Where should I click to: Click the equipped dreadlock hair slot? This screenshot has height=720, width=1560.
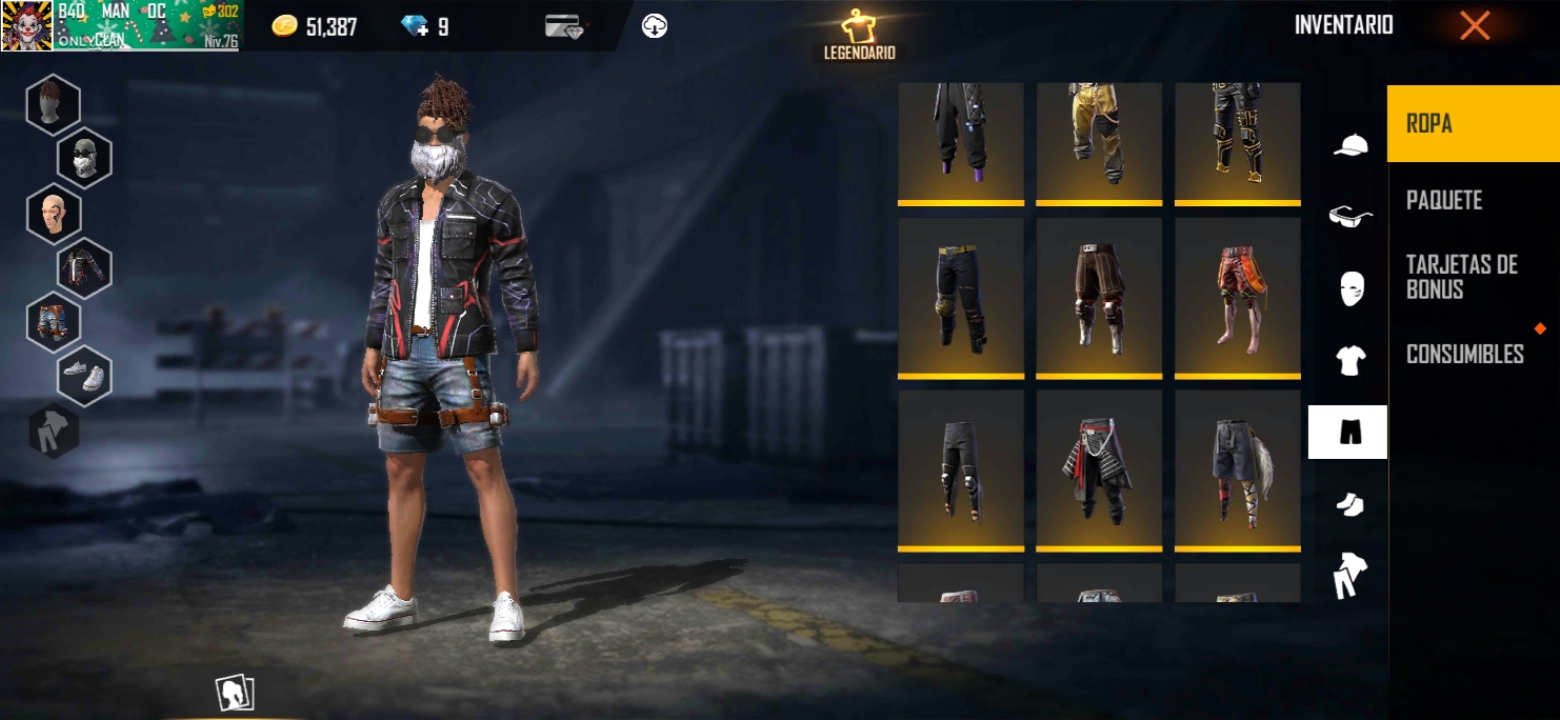pos(53,104)
